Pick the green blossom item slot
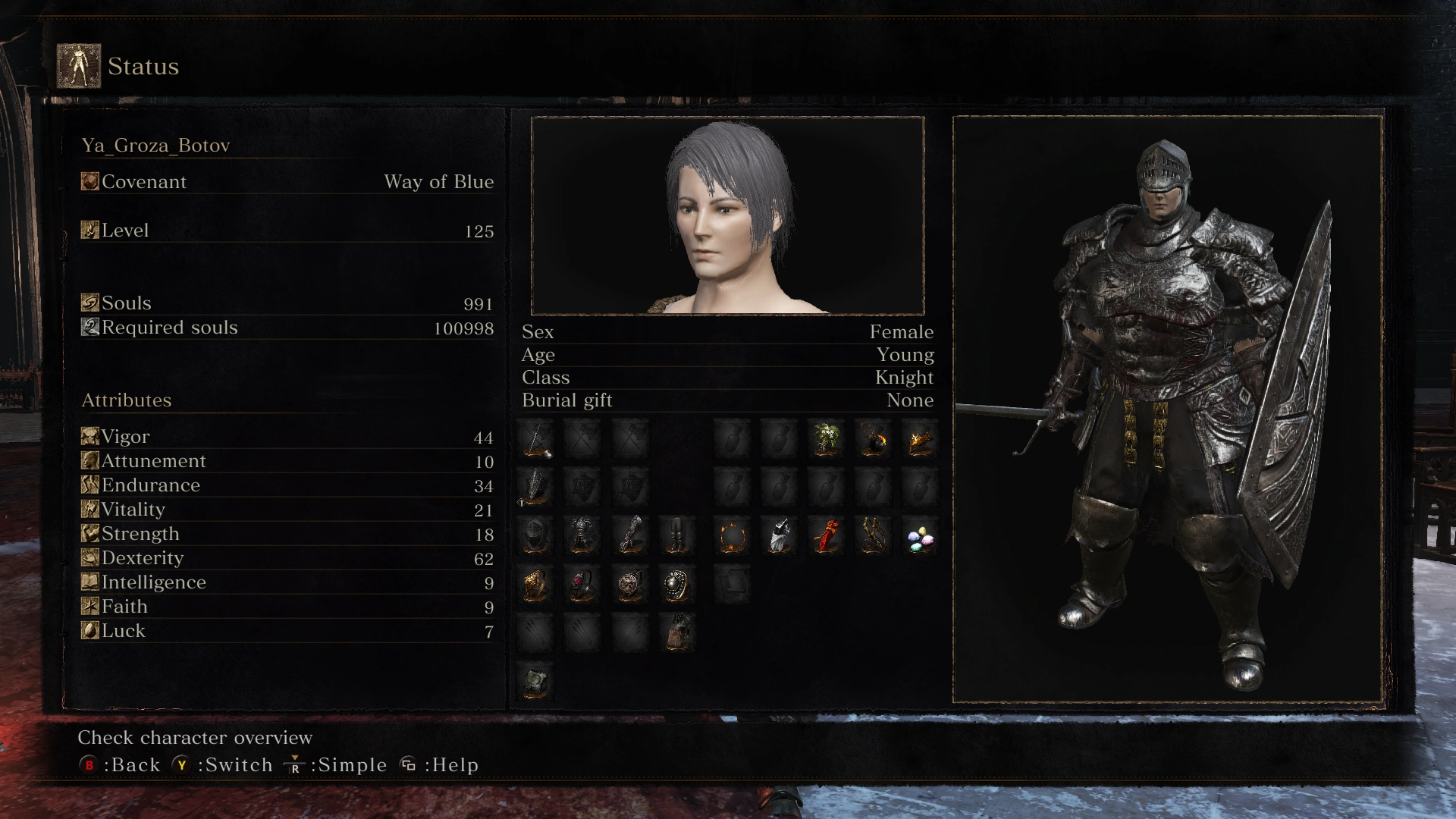The width and height of the screenshot is (1456, 819). pyautogui.click(x=826, y=439)
